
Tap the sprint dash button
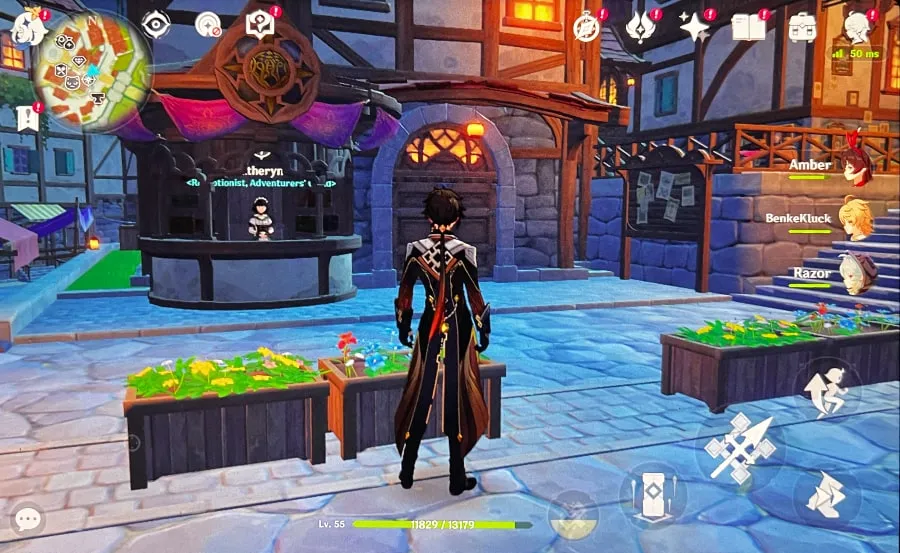(827, 495)
